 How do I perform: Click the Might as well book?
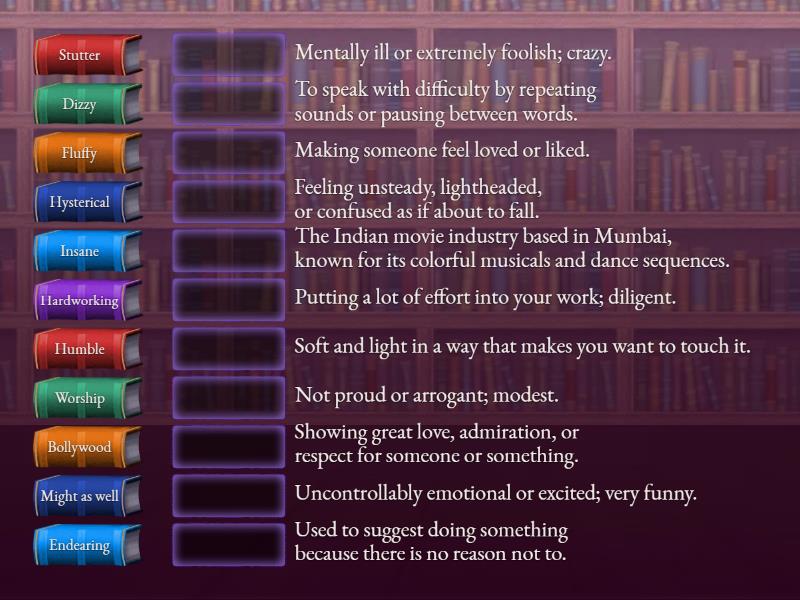click(84, 496)
